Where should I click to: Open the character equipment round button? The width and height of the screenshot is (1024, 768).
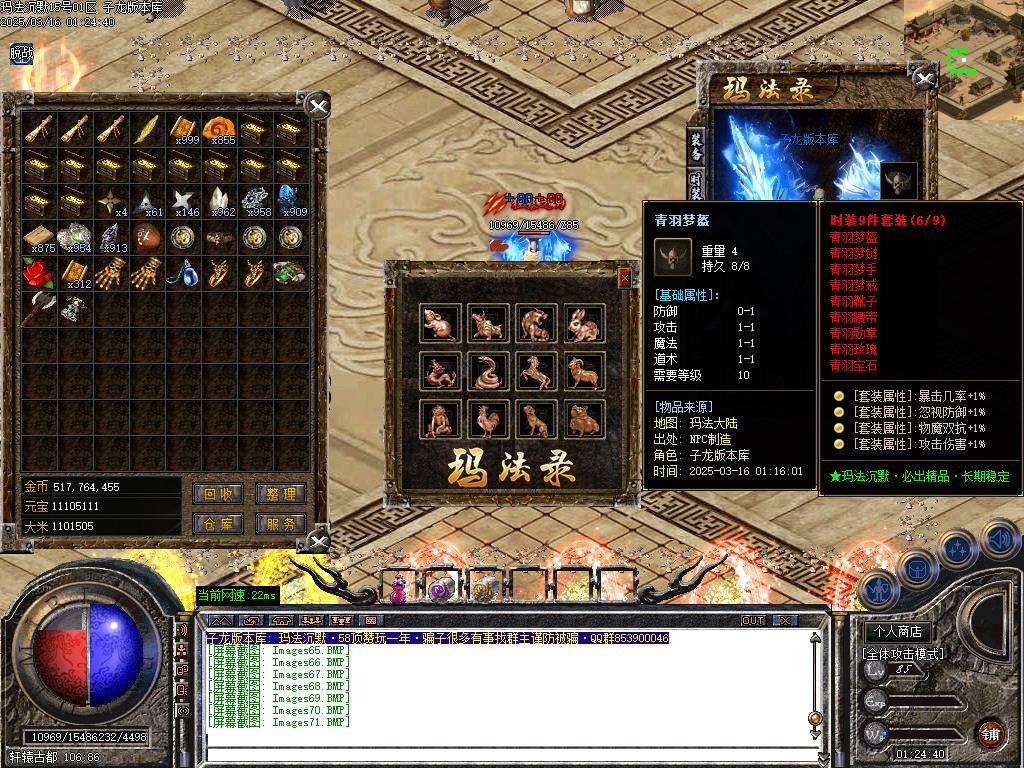(878, 590)
